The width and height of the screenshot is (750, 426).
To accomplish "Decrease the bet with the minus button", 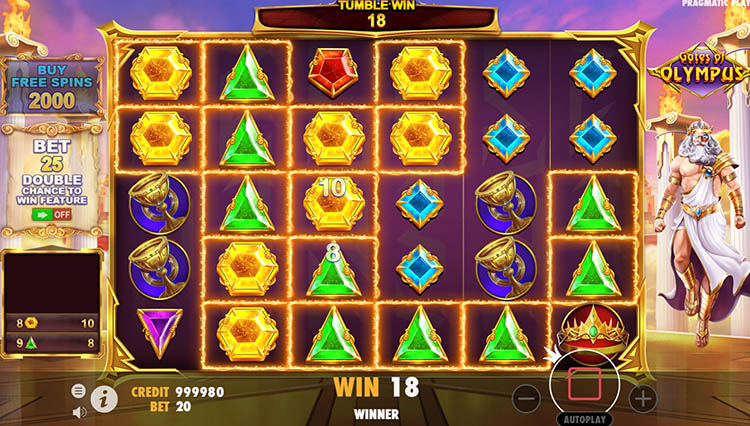I will coord(527,398).
